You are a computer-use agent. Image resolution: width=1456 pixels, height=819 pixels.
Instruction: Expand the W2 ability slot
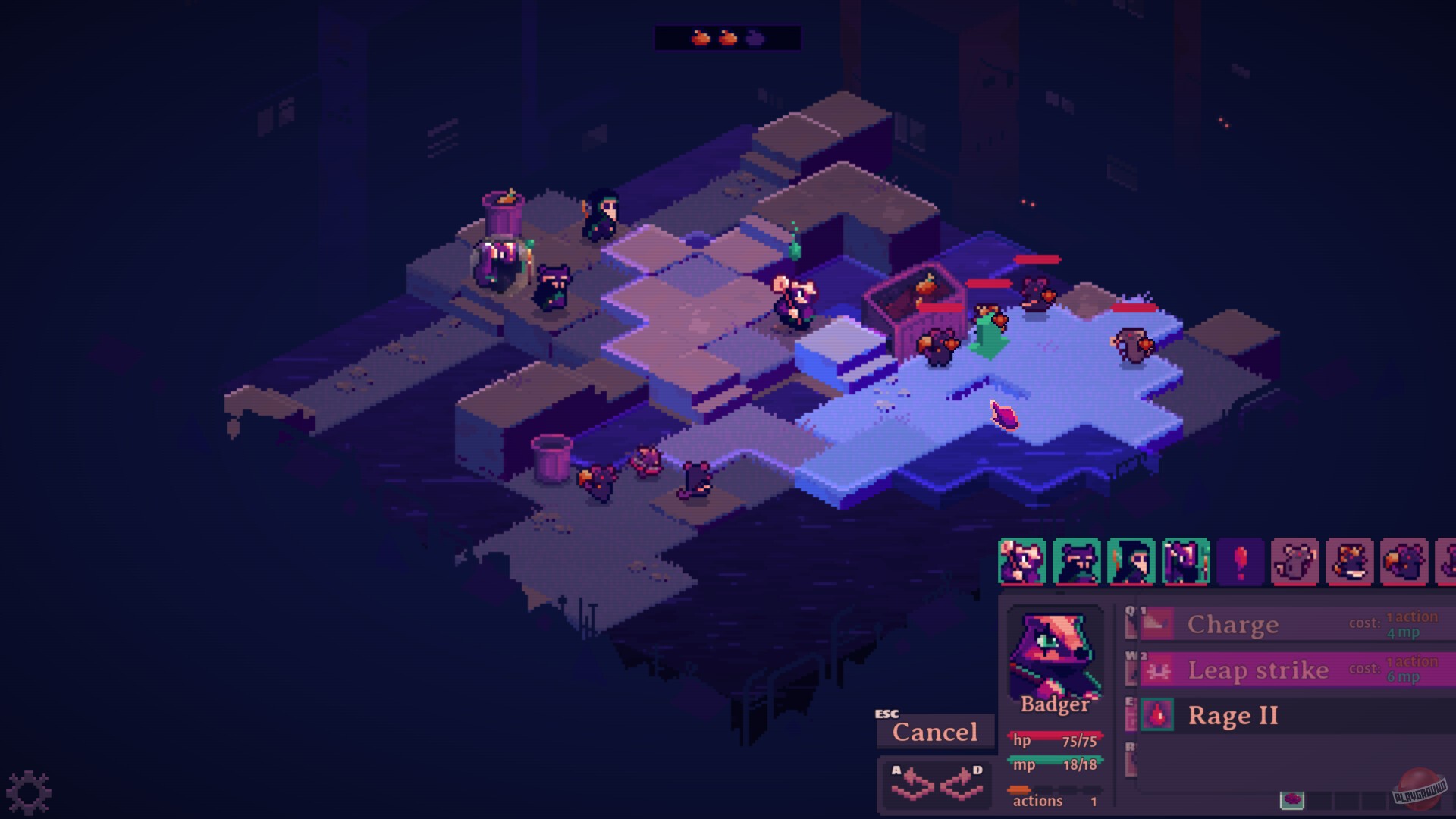pos(1130,666)
